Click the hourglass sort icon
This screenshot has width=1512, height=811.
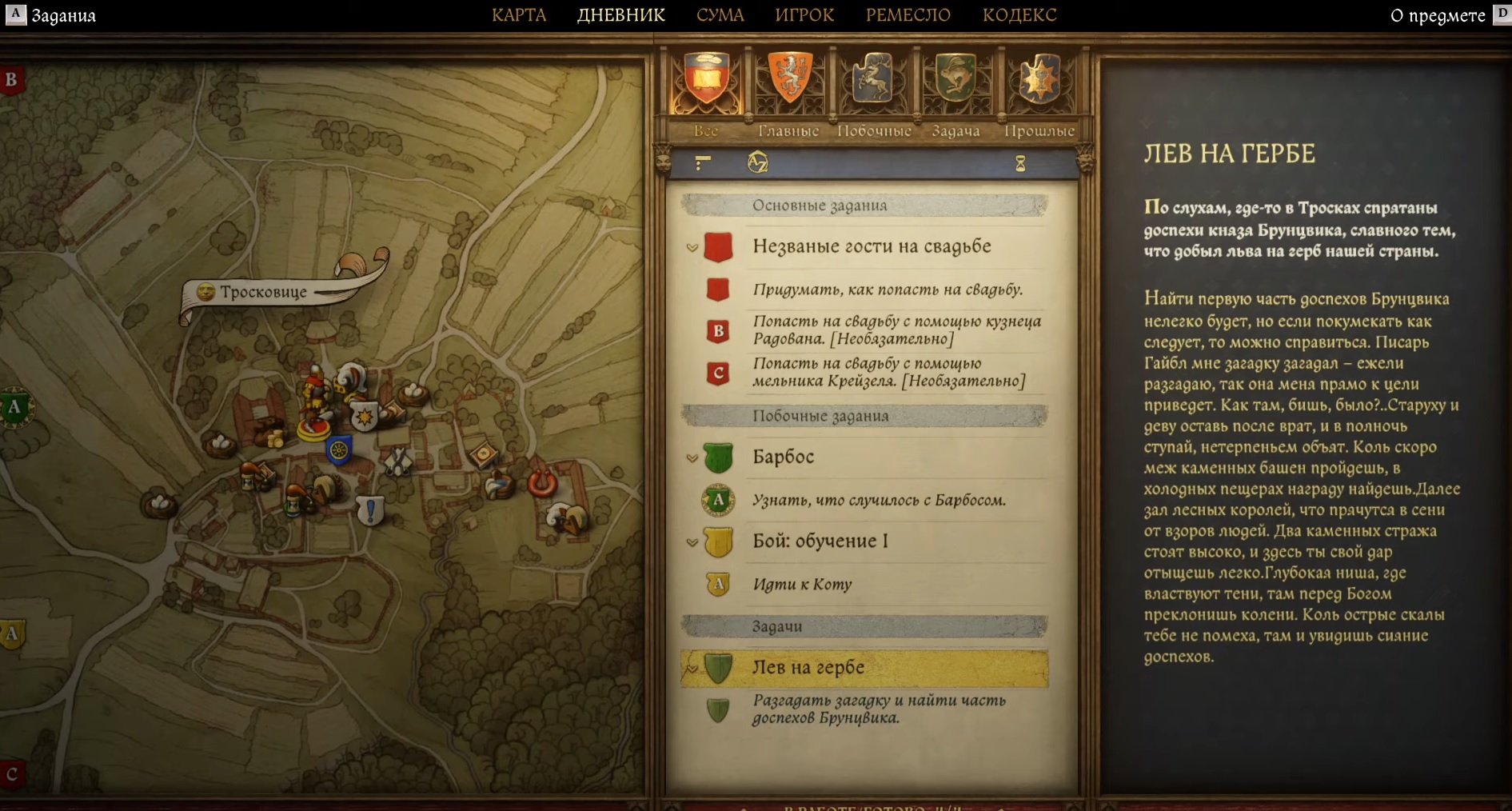pos(1020,164)
